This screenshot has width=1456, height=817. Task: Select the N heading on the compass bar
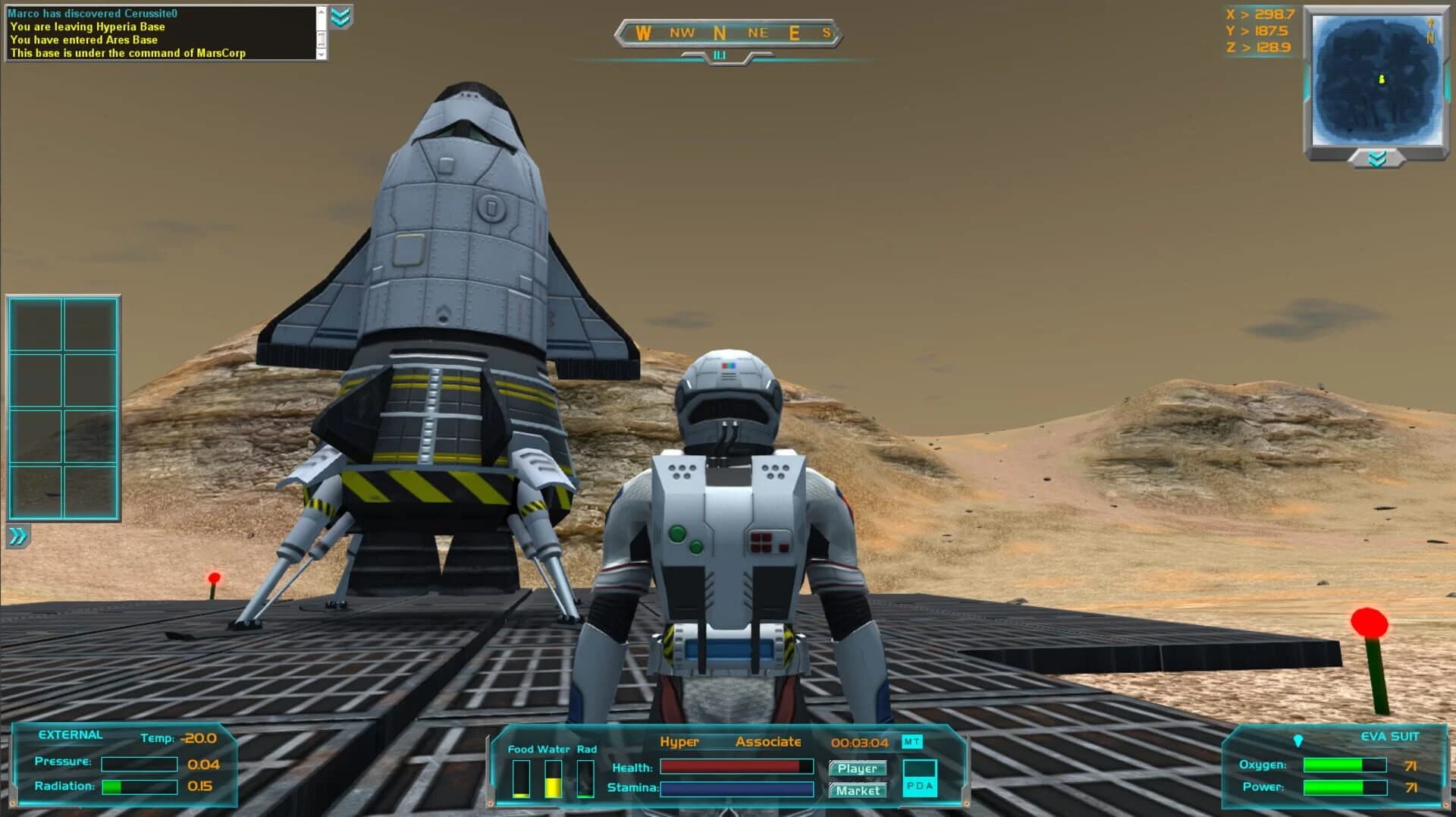coord(720,33)
